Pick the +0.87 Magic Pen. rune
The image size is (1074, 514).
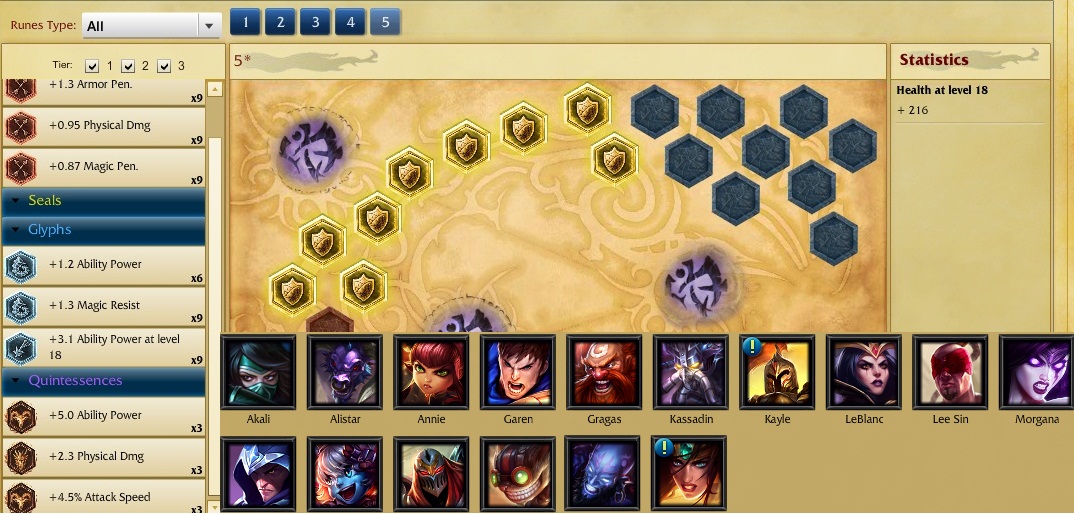tap(104, 166)
